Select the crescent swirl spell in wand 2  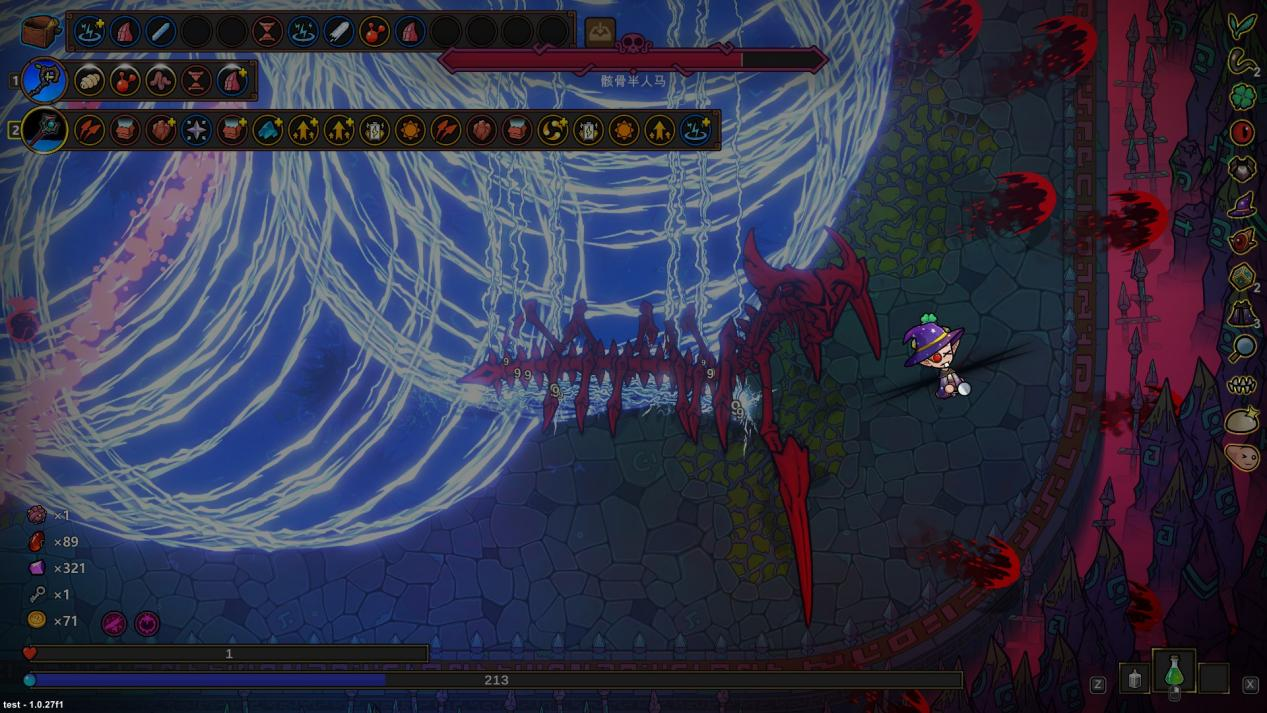click(x=552, y=130)
